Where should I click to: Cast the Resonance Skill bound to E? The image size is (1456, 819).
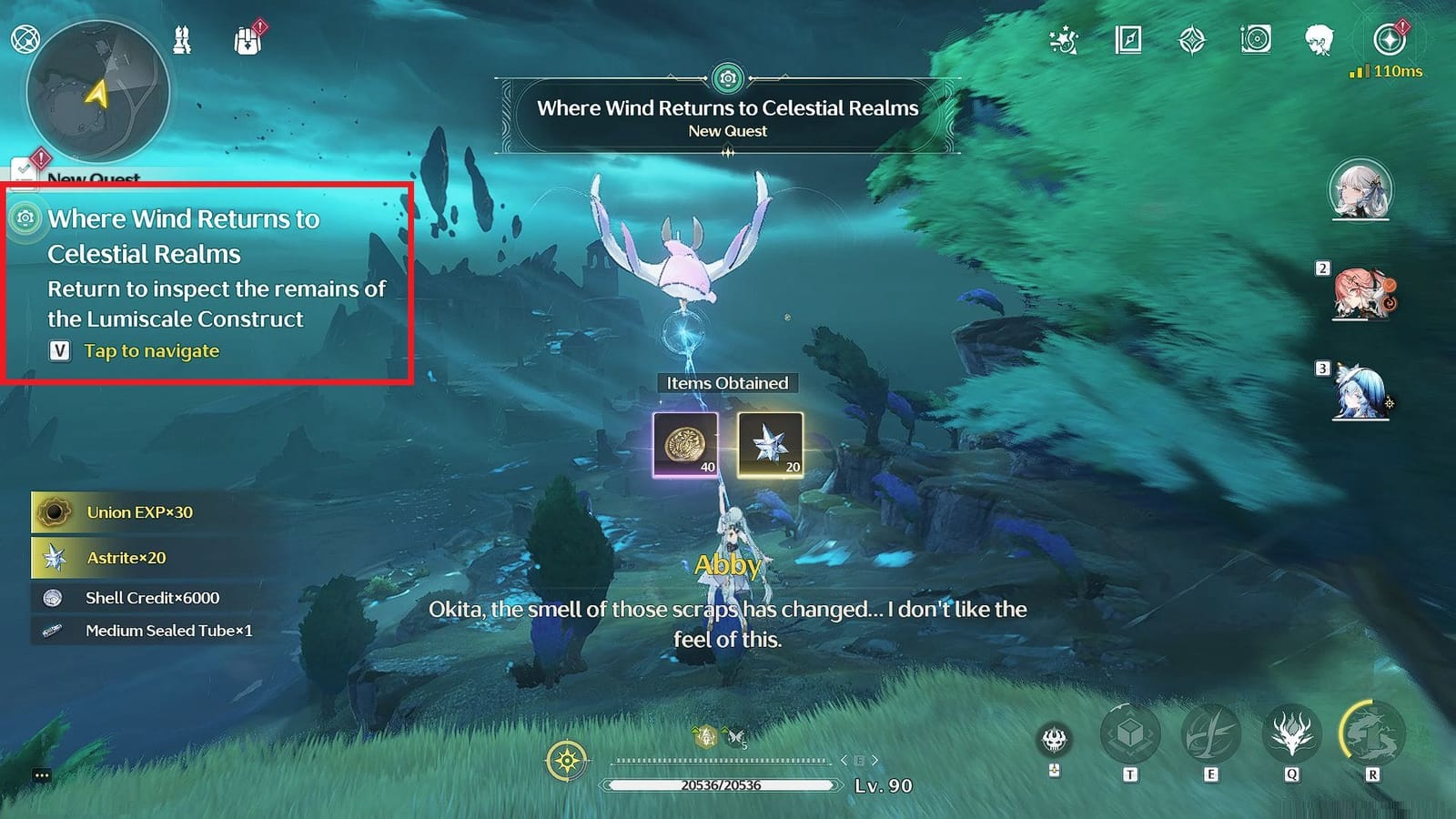(x=1209, y=735)
